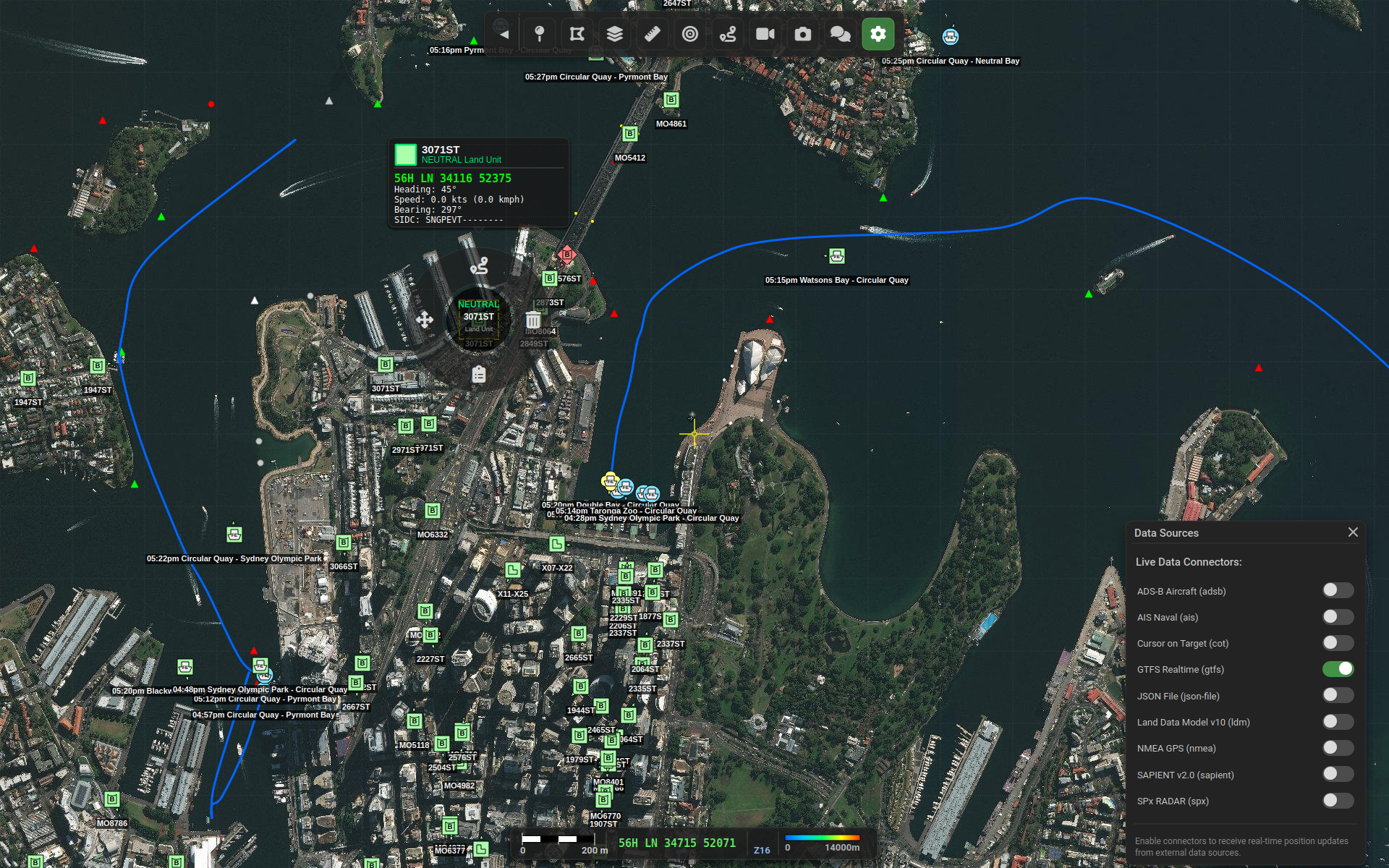Enable the ADS-B Aircraft connector
Screen dimensions: 1389x868
pyautogui.click(x=1338, y=590)
